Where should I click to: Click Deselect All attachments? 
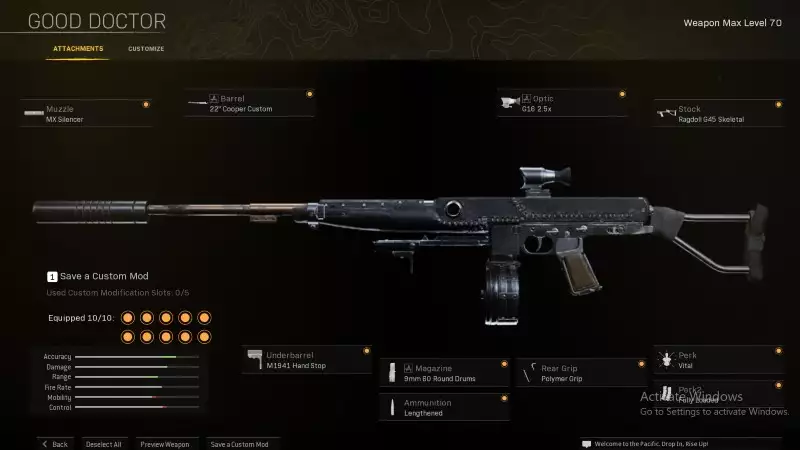(103, 443)
